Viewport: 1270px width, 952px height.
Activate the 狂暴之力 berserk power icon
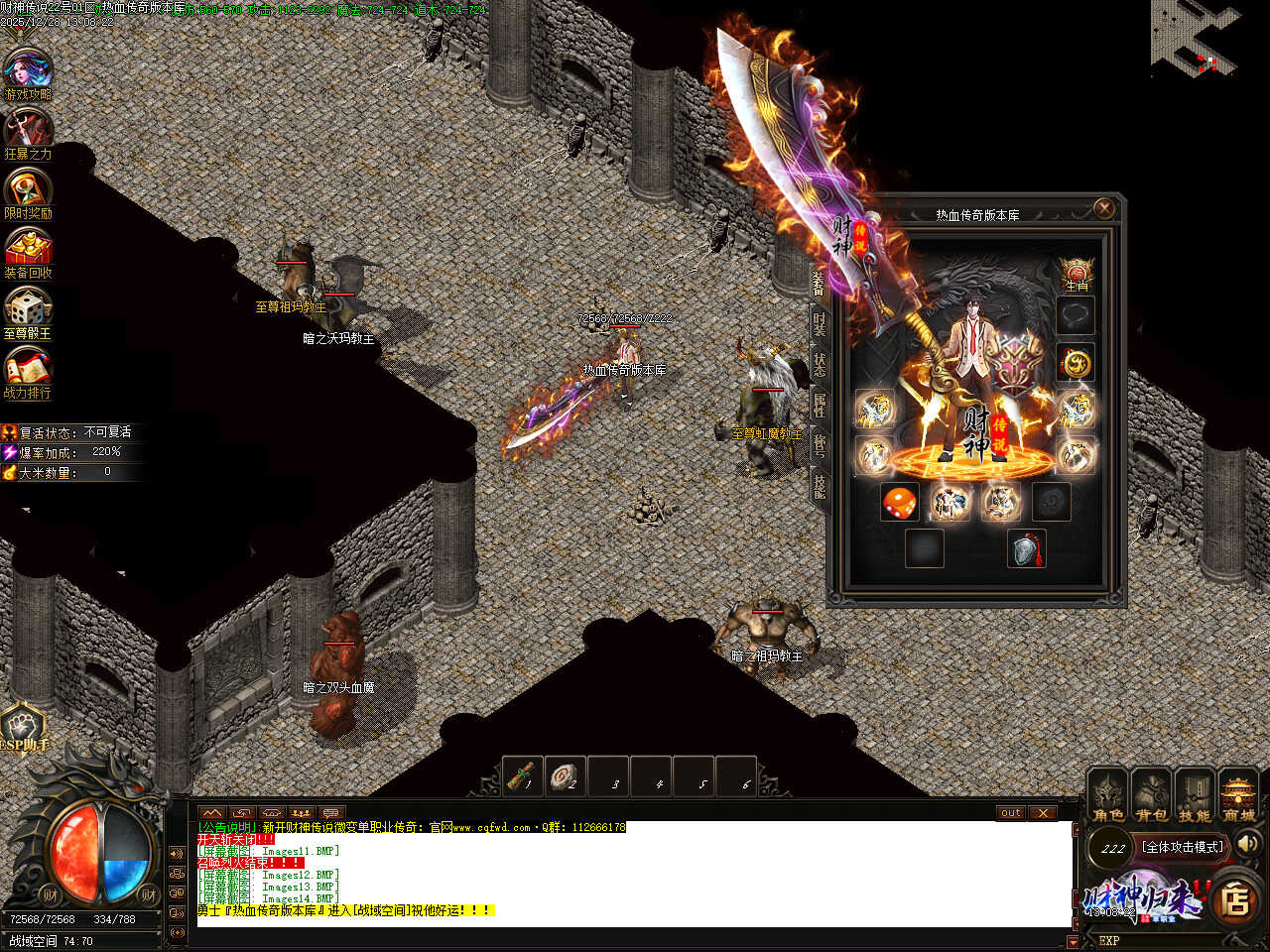(28, 133)
